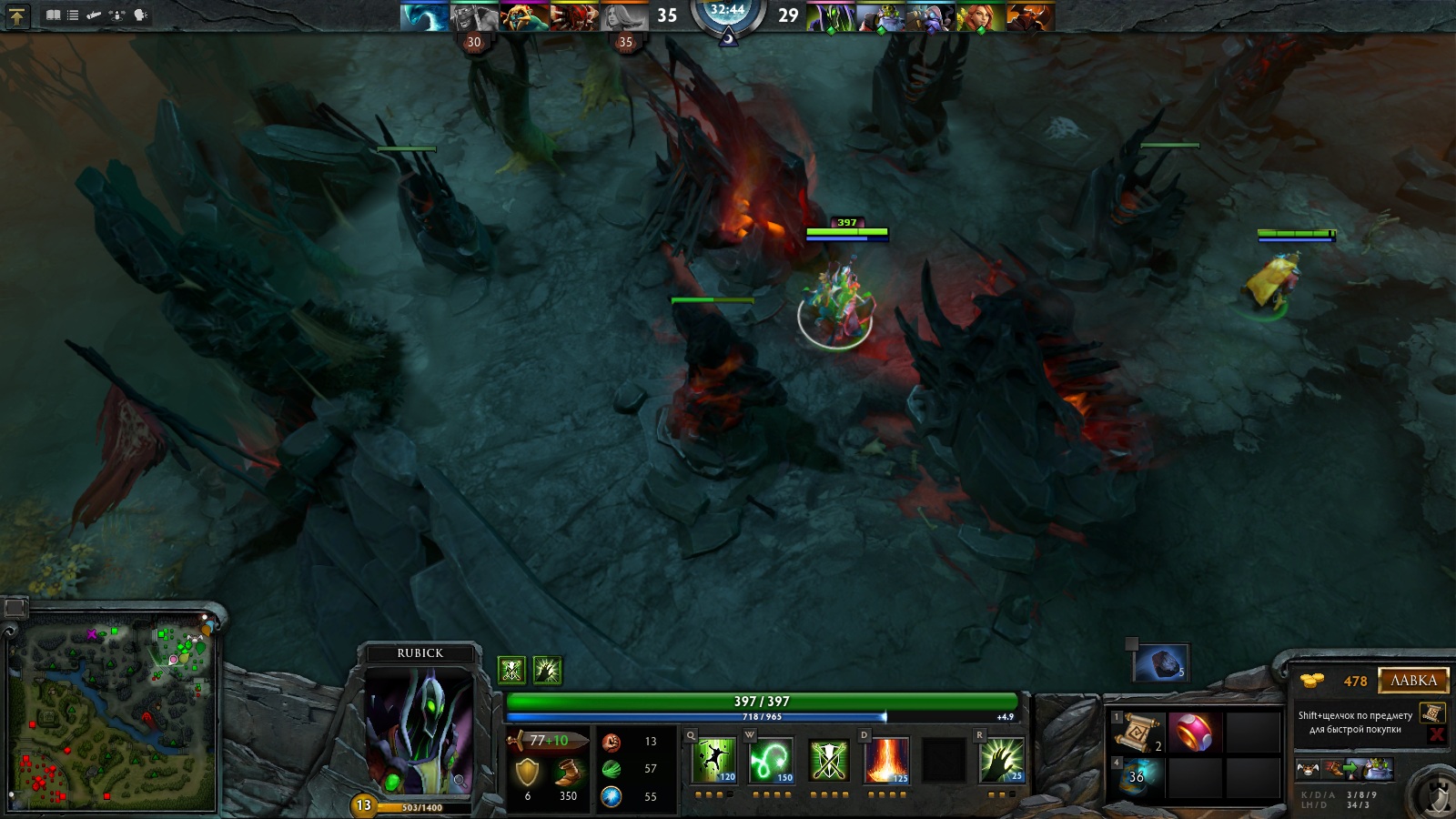This screenshot has height=819, width=1456.
Task: Click the courier icon near shop
Action: click(x=1308, y=770)
